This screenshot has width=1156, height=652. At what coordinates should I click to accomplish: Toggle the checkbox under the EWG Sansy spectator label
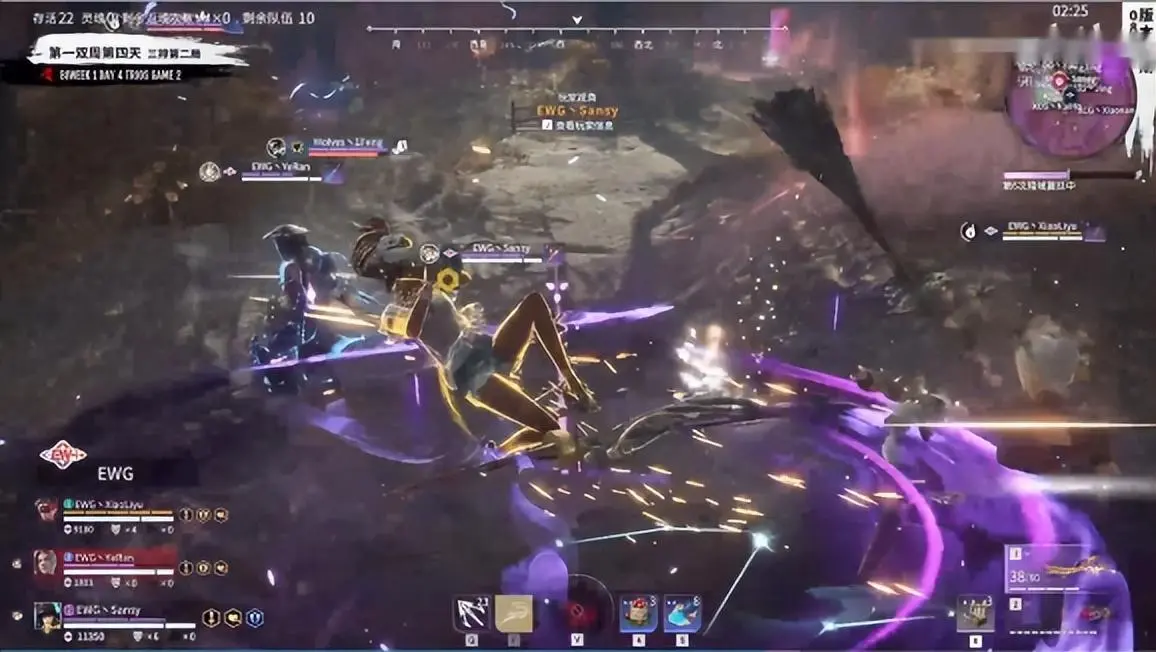[x=546, y=125]
